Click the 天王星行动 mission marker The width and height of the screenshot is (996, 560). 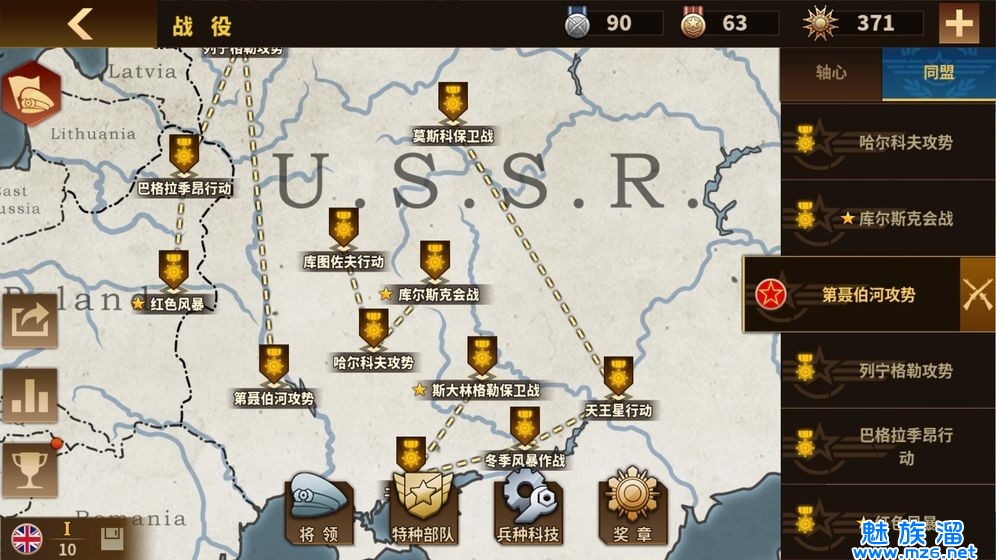(x=618, y=377)
